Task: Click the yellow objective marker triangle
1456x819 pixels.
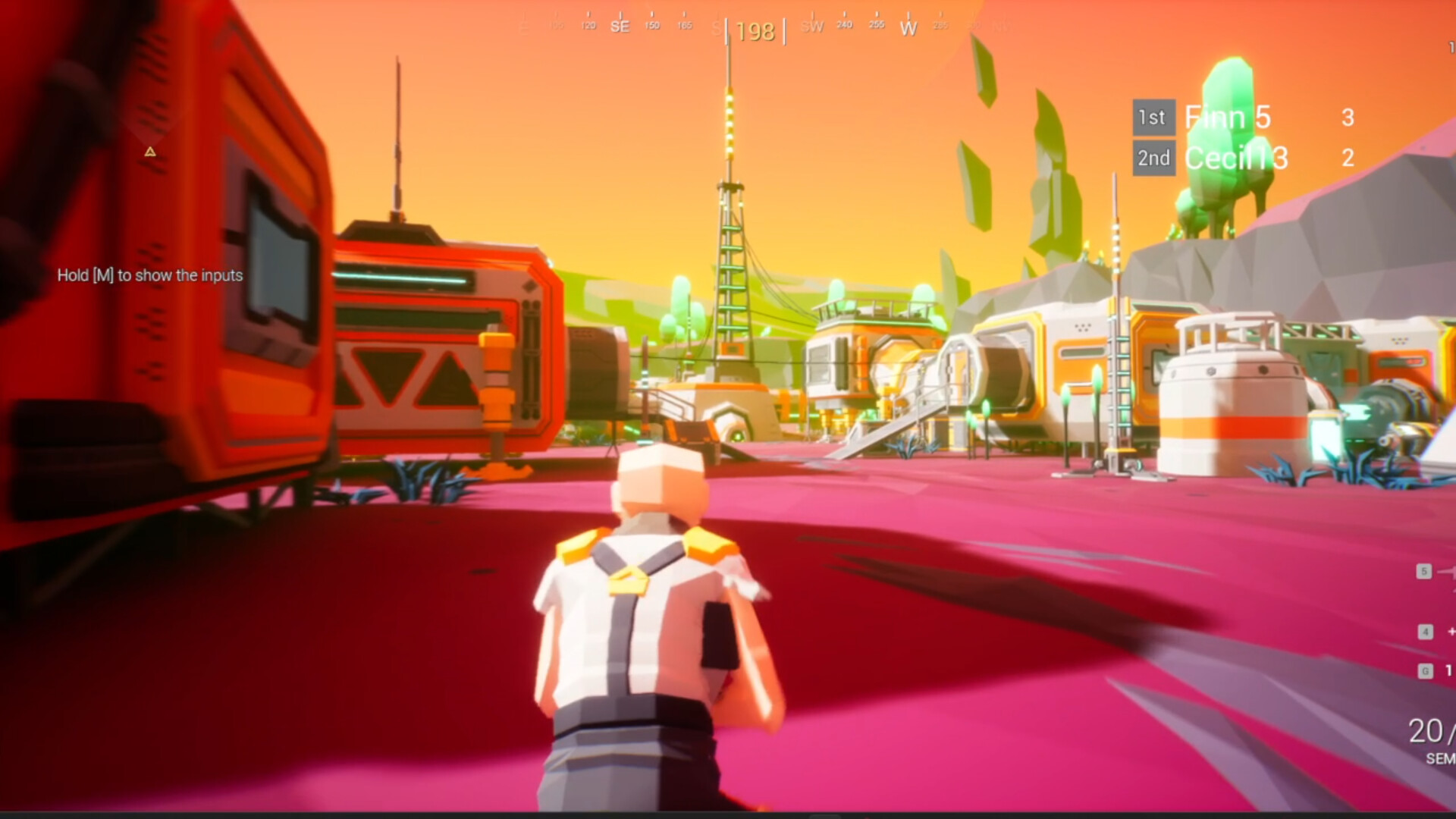Action: click(149, 152)
